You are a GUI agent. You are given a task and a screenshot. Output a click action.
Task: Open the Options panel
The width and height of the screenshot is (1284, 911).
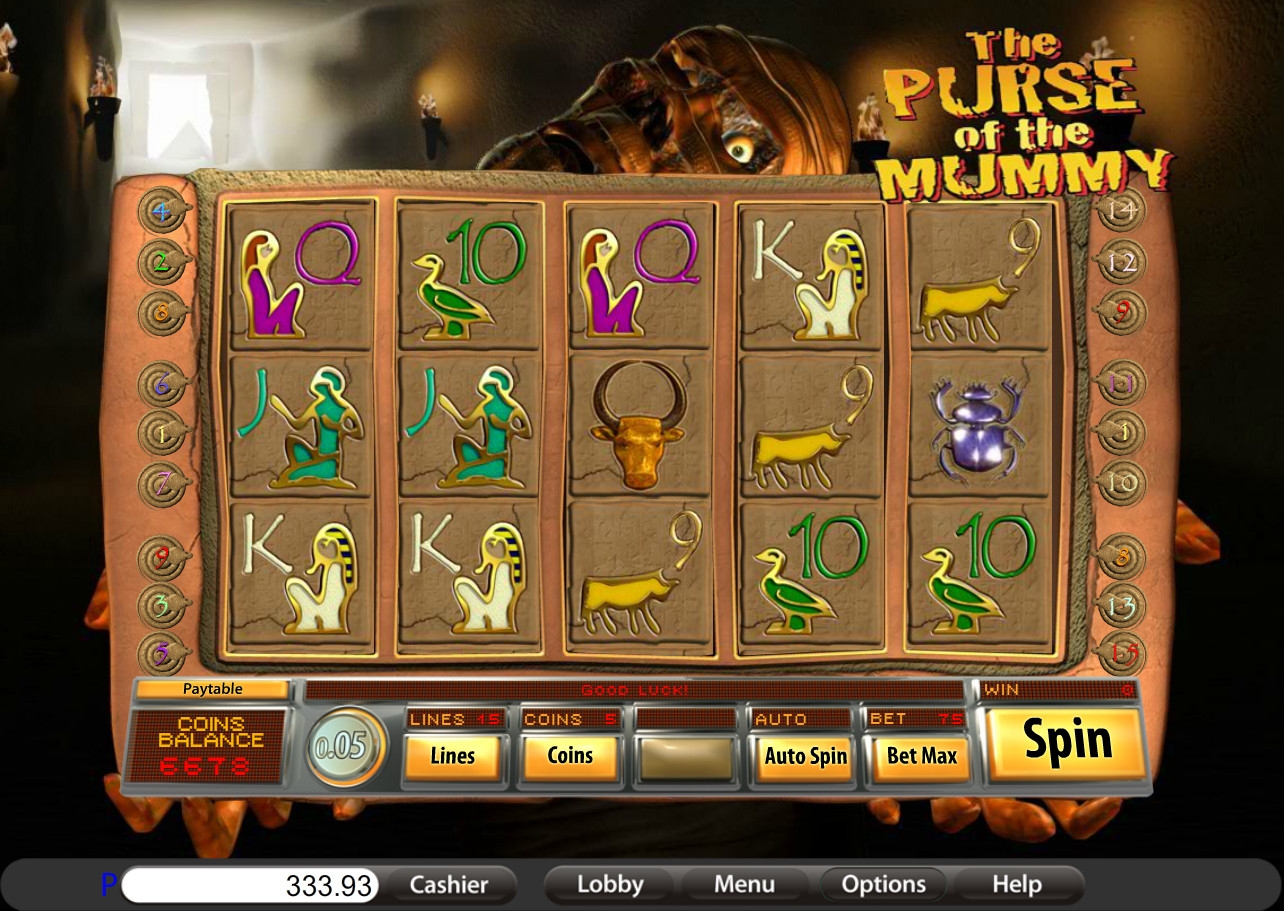(883, 885)
